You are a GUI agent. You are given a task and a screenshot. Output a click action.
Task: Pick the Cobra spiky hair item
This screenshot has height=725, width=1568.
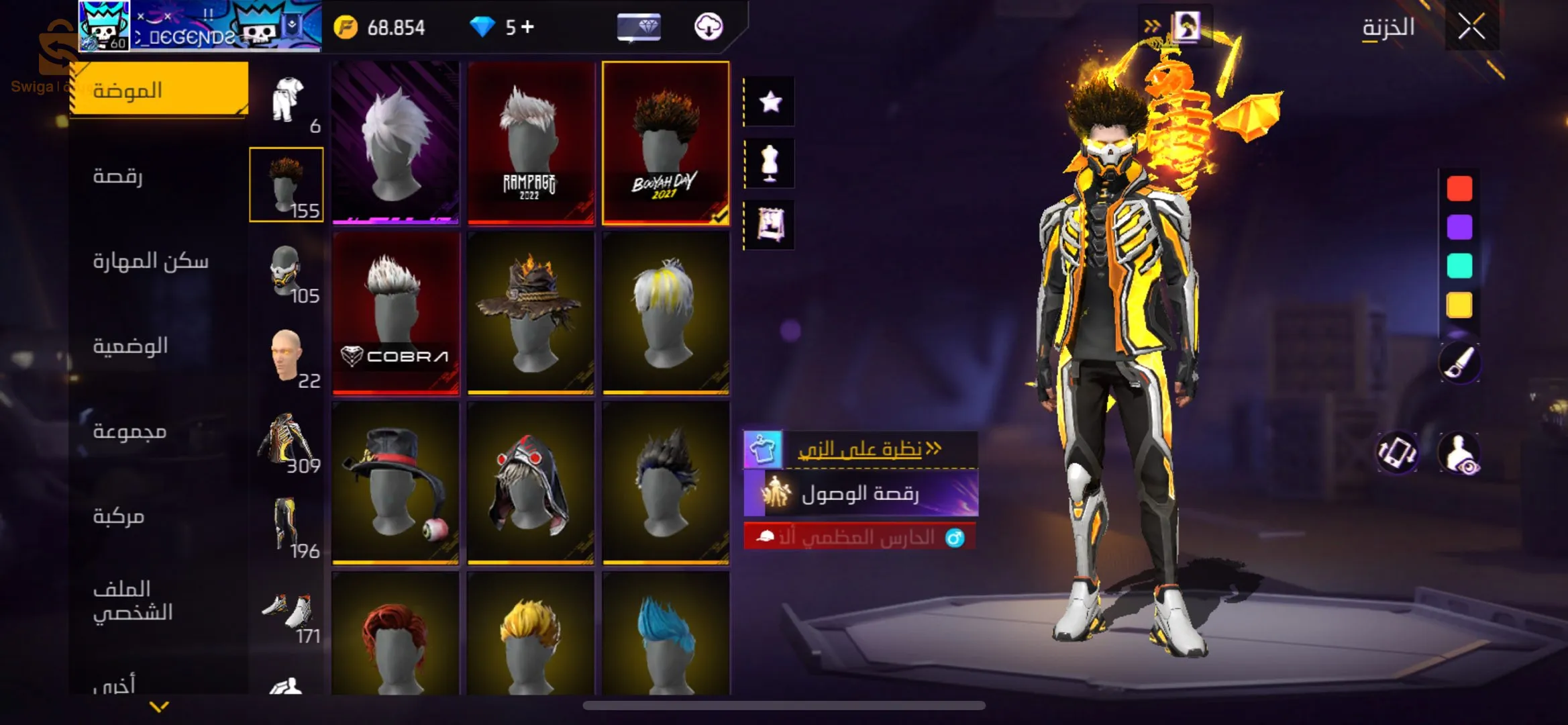coord(396,313)
